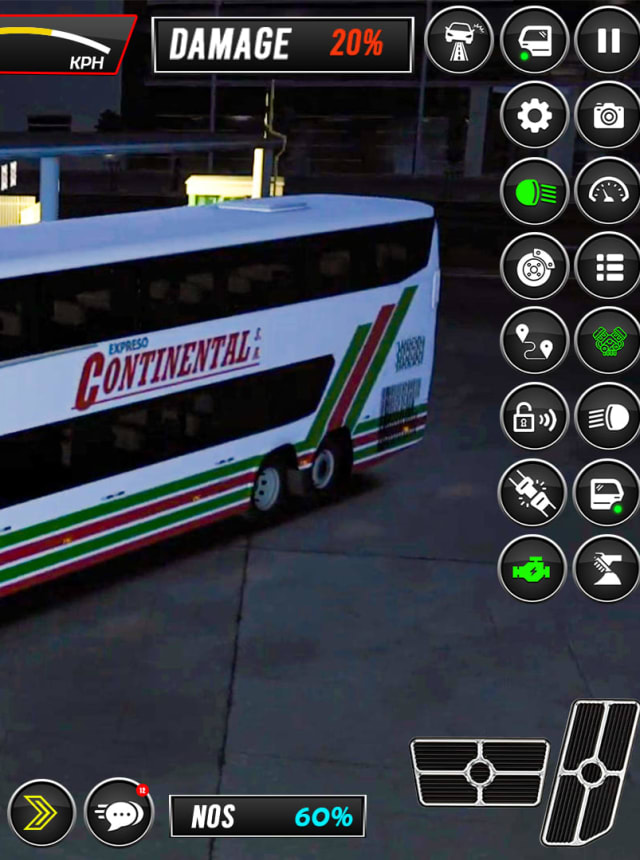Tap the padlock remote unlock button
Viewport: 640px width, 860px height.
(x=534, y=416)
